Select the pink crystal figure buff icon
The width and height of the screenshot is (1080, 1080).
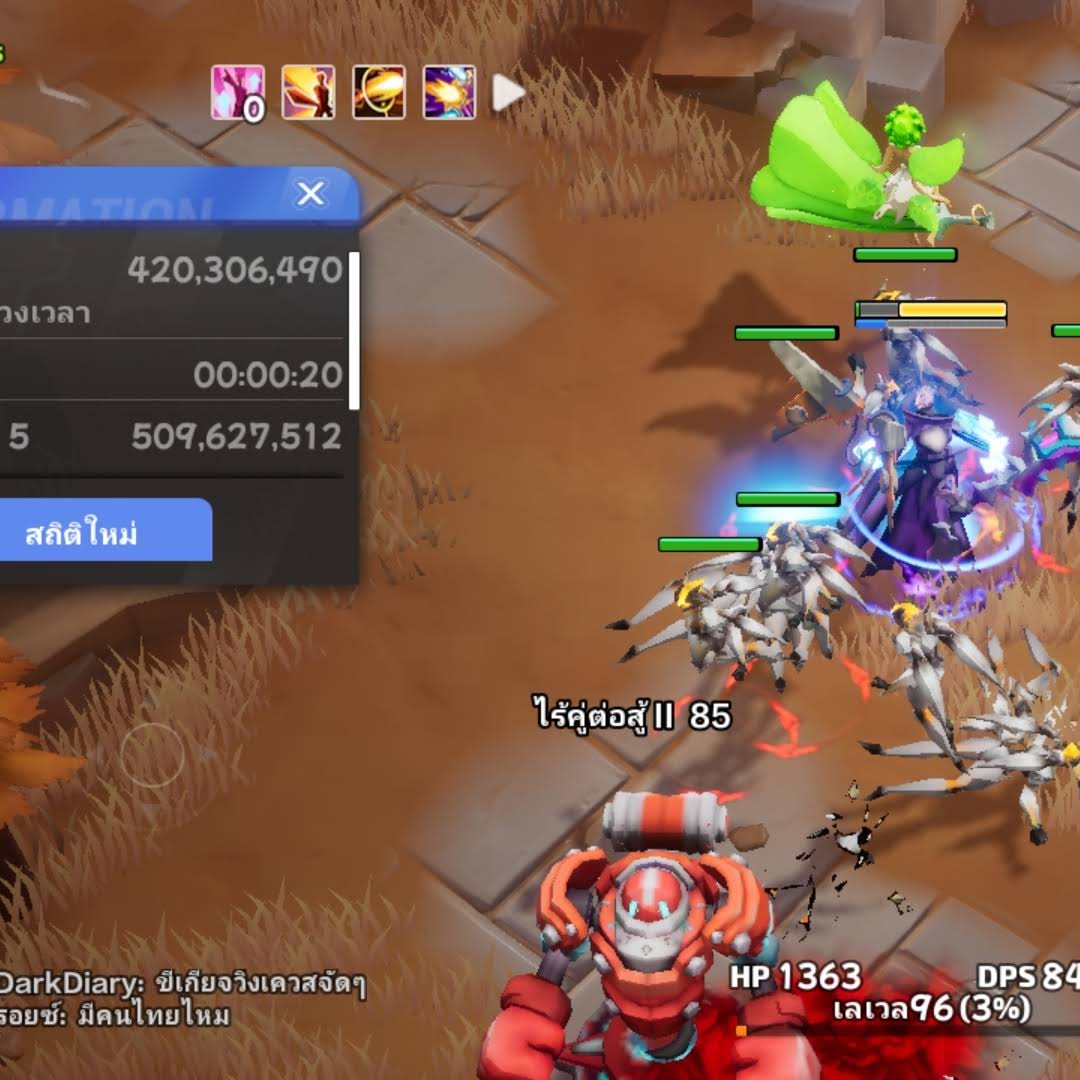click(238, 93)
